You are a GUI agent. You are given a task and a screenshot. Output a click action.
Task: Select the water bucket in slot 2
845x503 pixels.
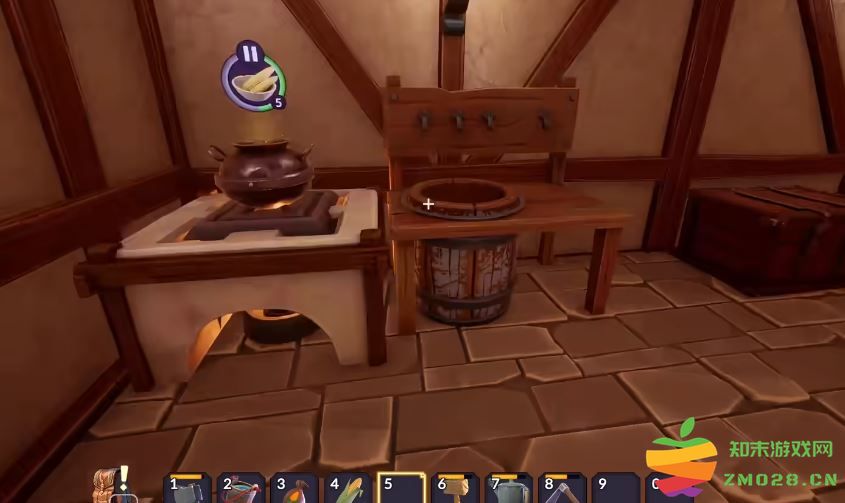pos(241,490)
